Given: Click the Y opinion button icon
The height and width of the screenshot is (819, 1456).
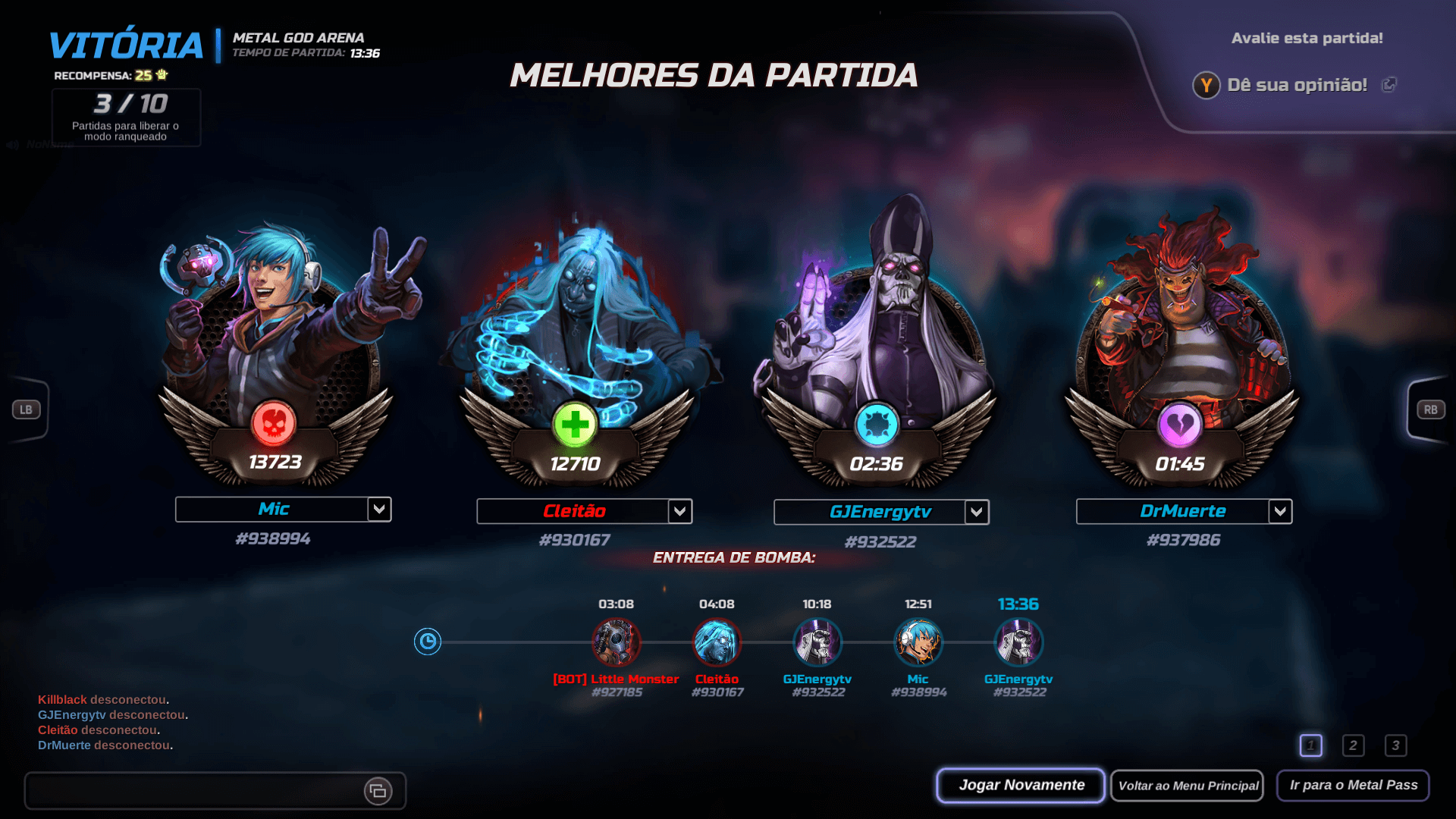Looking at the screenshot, I should [1207, 86].
